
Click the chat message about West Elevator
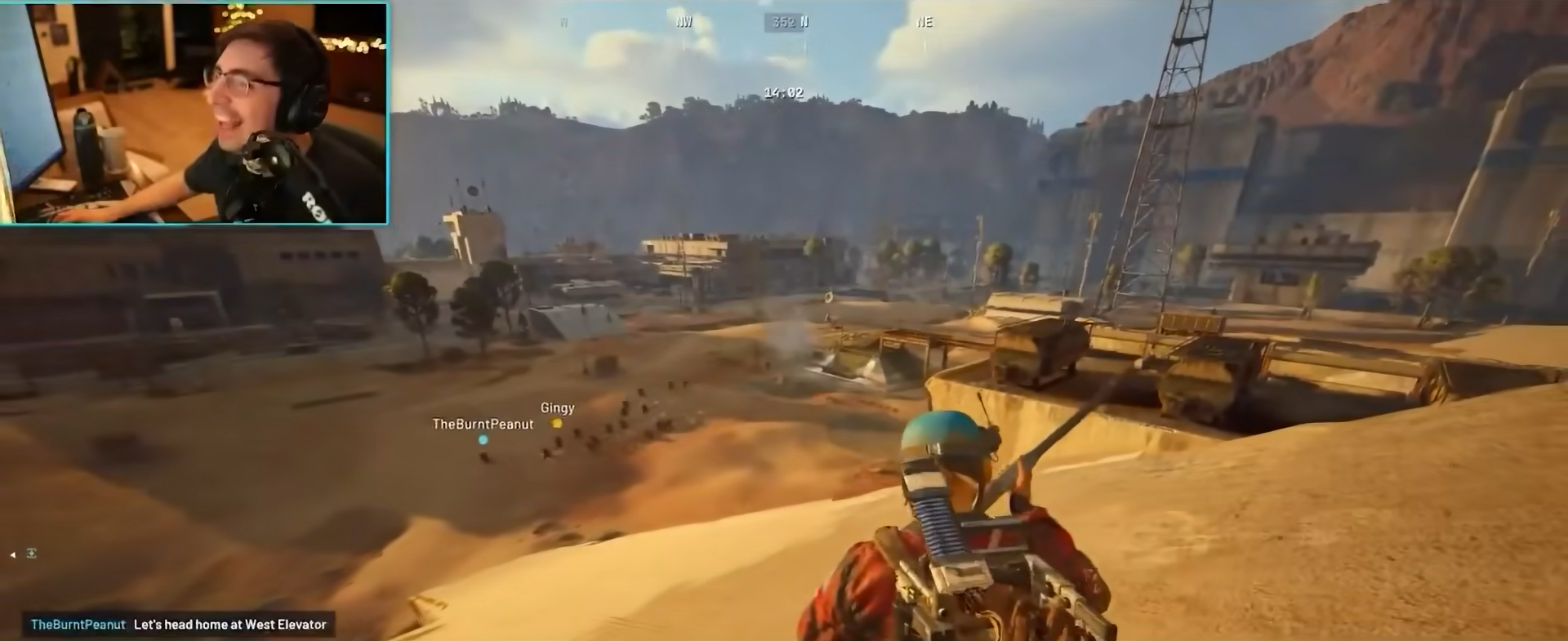click(231, 624)
